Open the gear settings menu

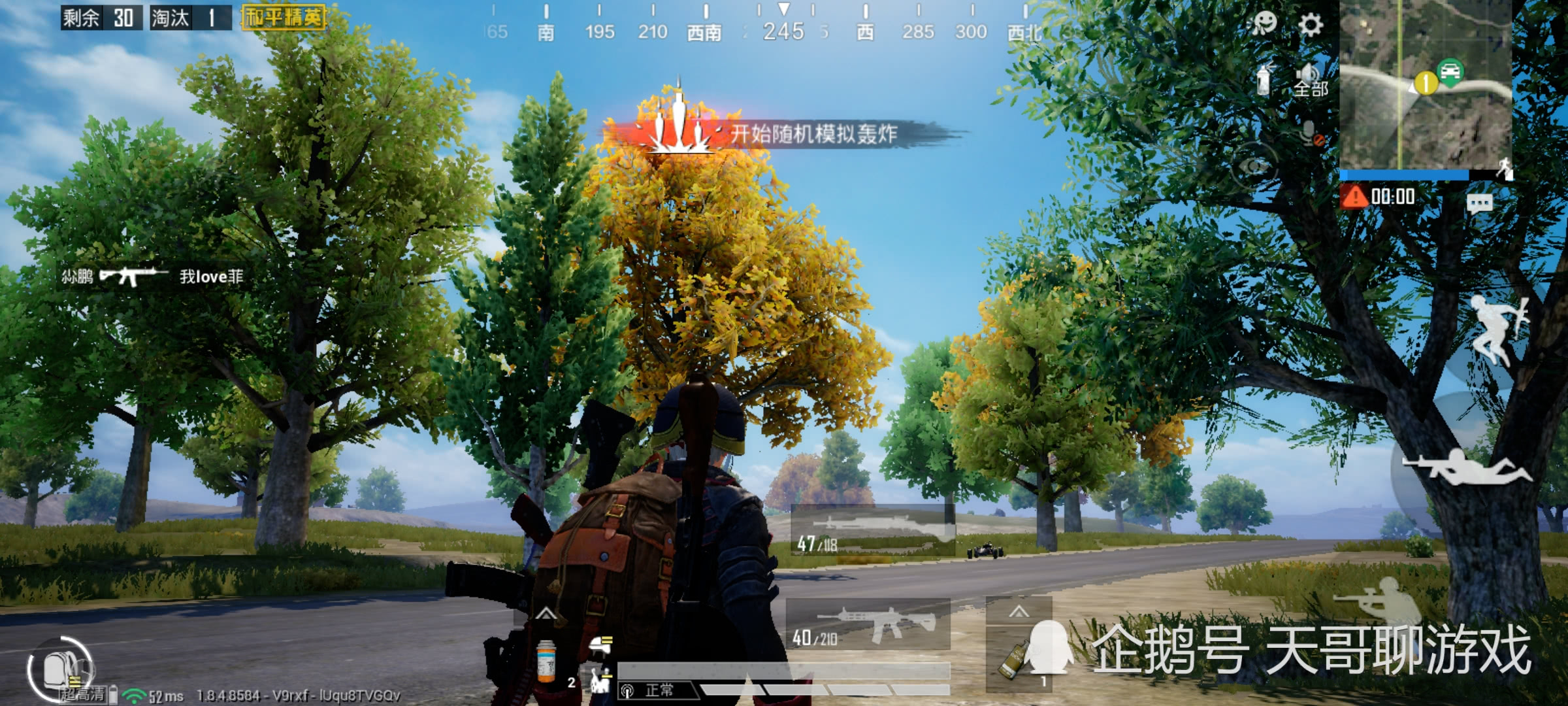pyautogui.click(x=1310, y=25)
